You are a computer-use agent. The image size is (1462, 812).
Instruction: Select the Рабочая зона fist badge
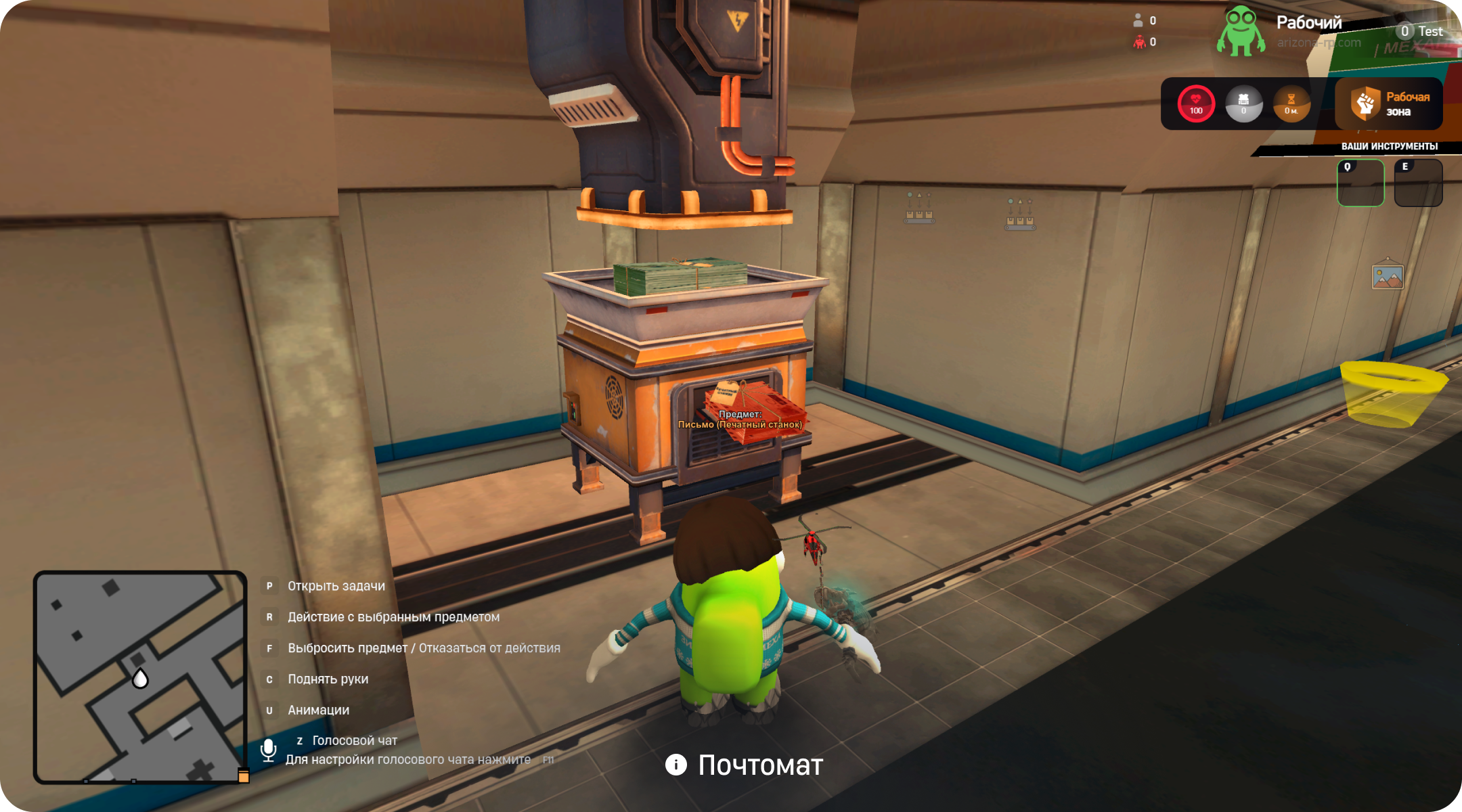point(1365,104)
